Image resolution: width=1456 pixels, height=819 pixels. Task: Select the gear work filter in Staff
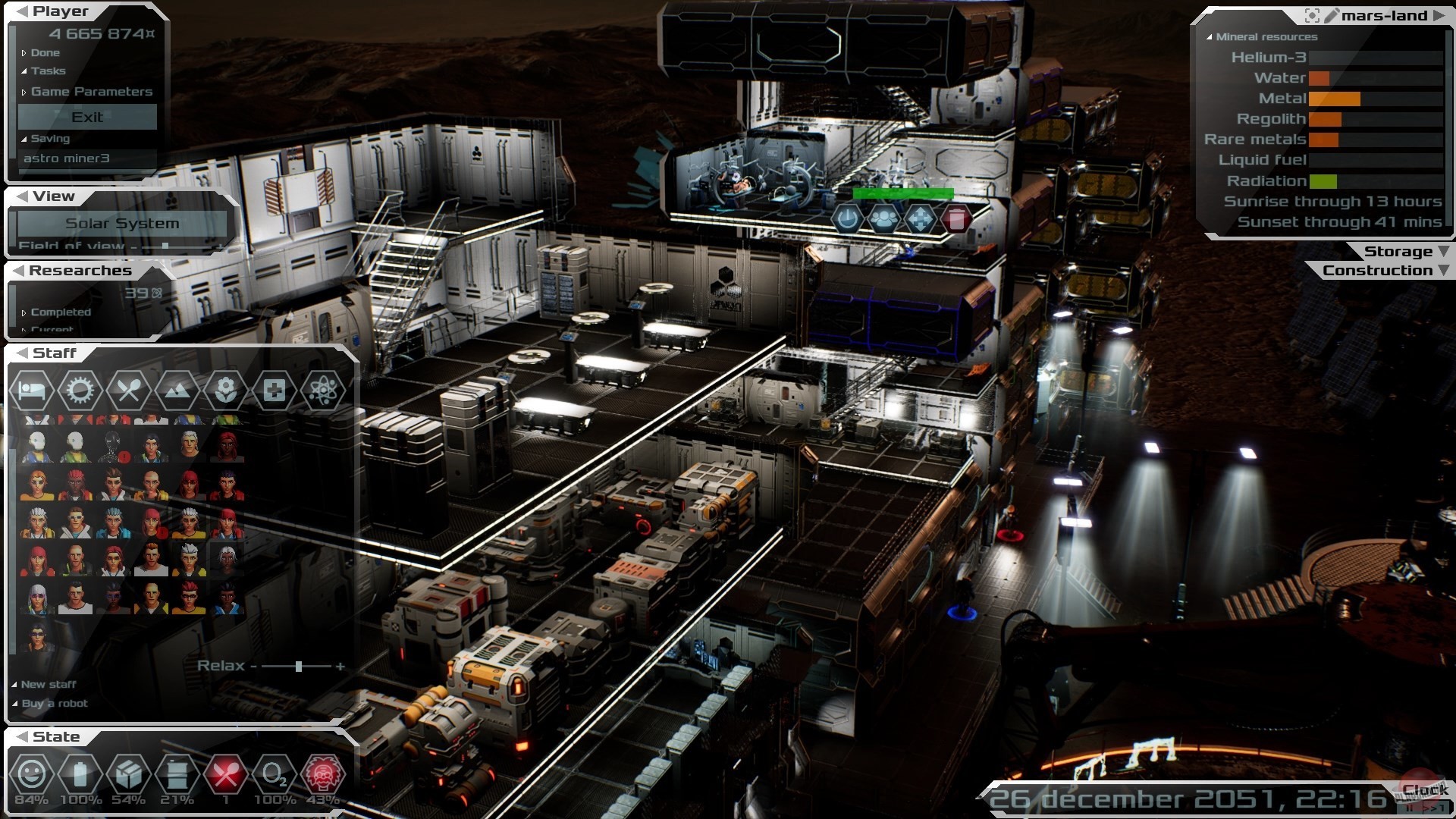(x=80, y=391)
